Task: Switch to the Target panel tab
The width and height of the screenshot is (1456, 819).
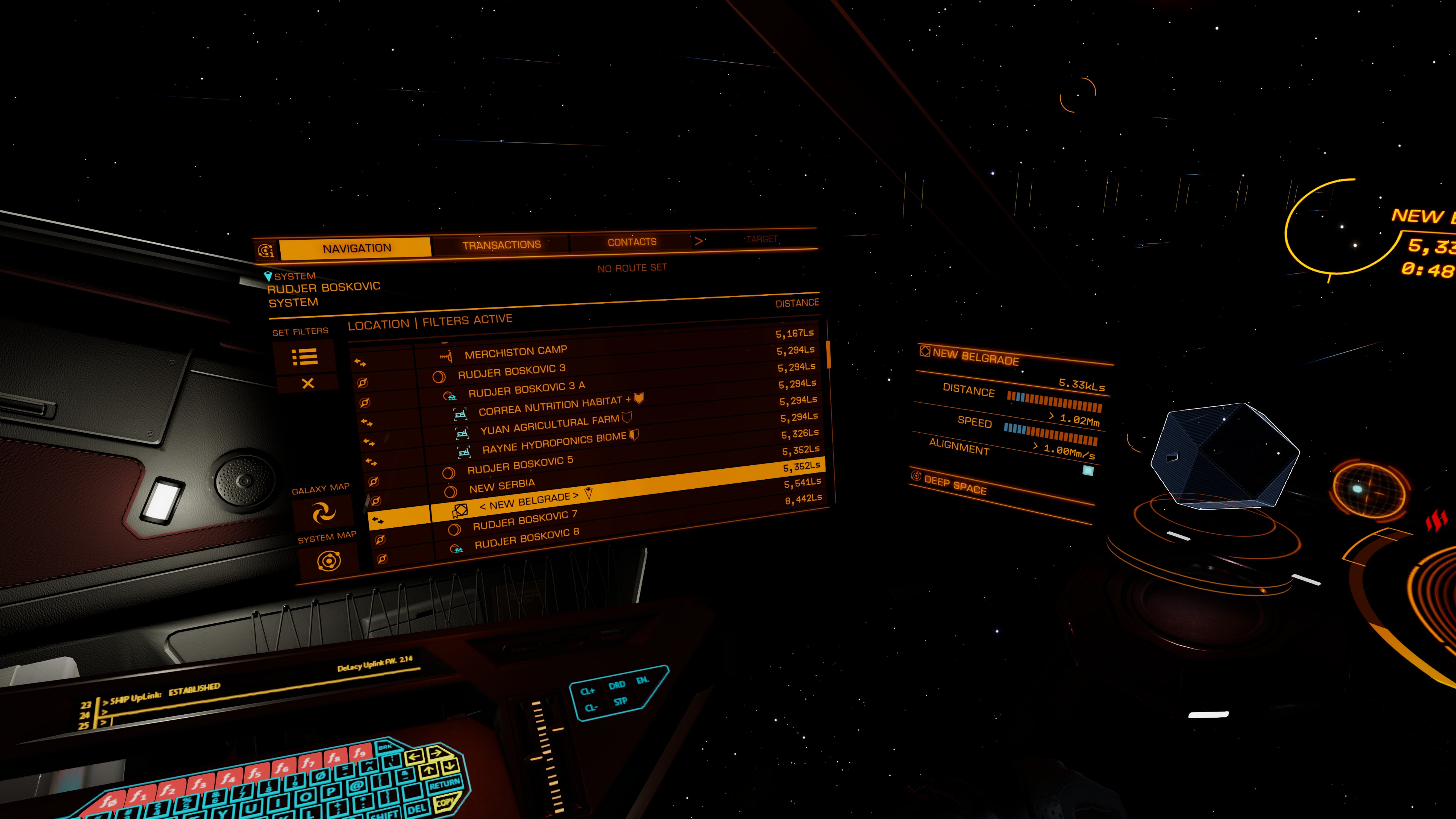Action: coord(761,239)
